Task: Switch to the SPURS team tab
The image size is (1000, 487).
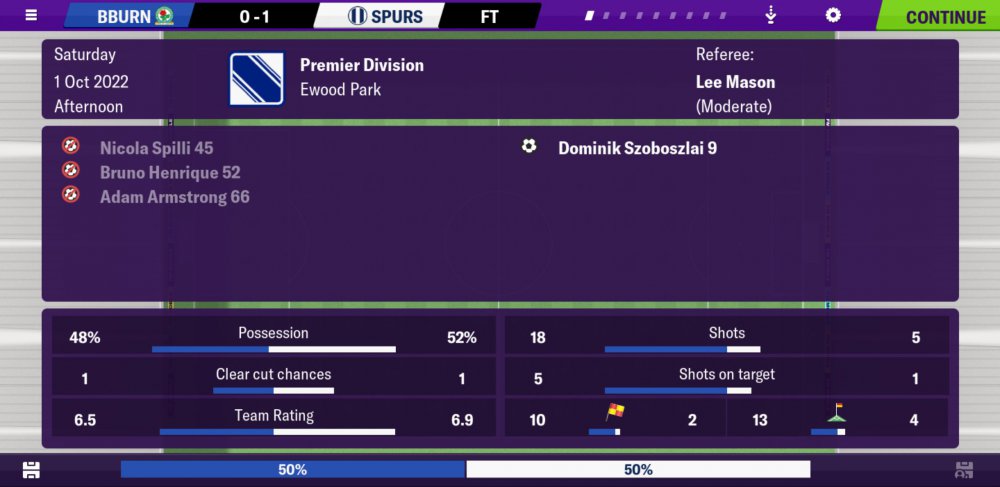Action: (x=385, y=16)
